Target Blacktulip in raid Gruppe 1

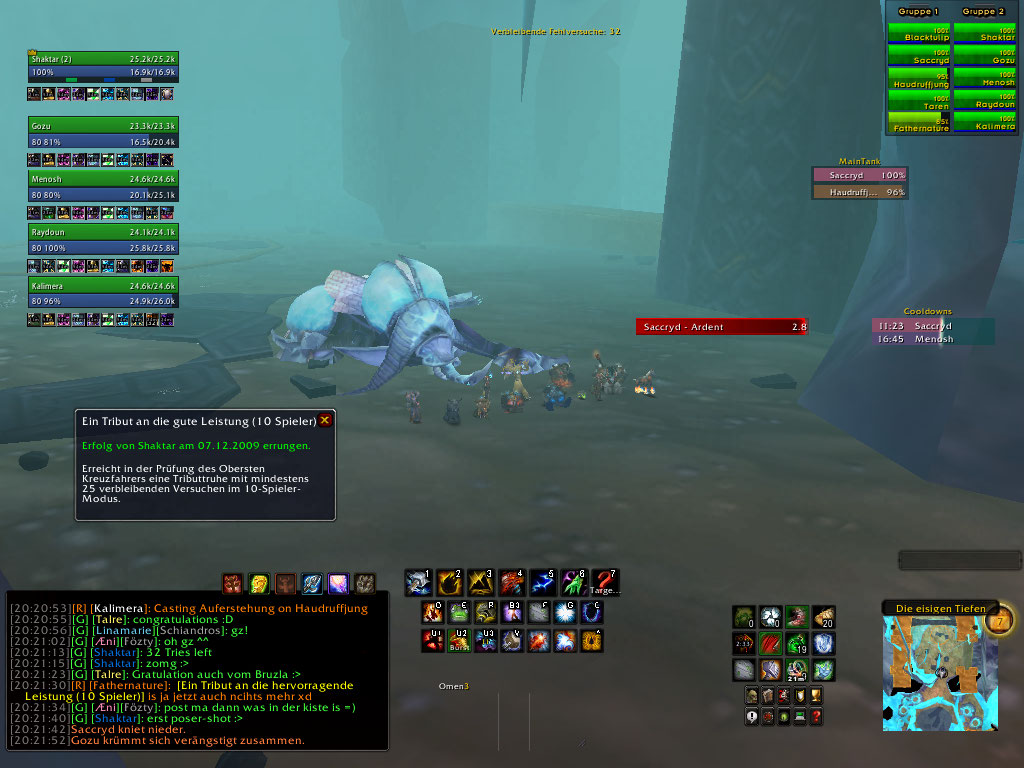pyautogui.click(x=919, y=33)
